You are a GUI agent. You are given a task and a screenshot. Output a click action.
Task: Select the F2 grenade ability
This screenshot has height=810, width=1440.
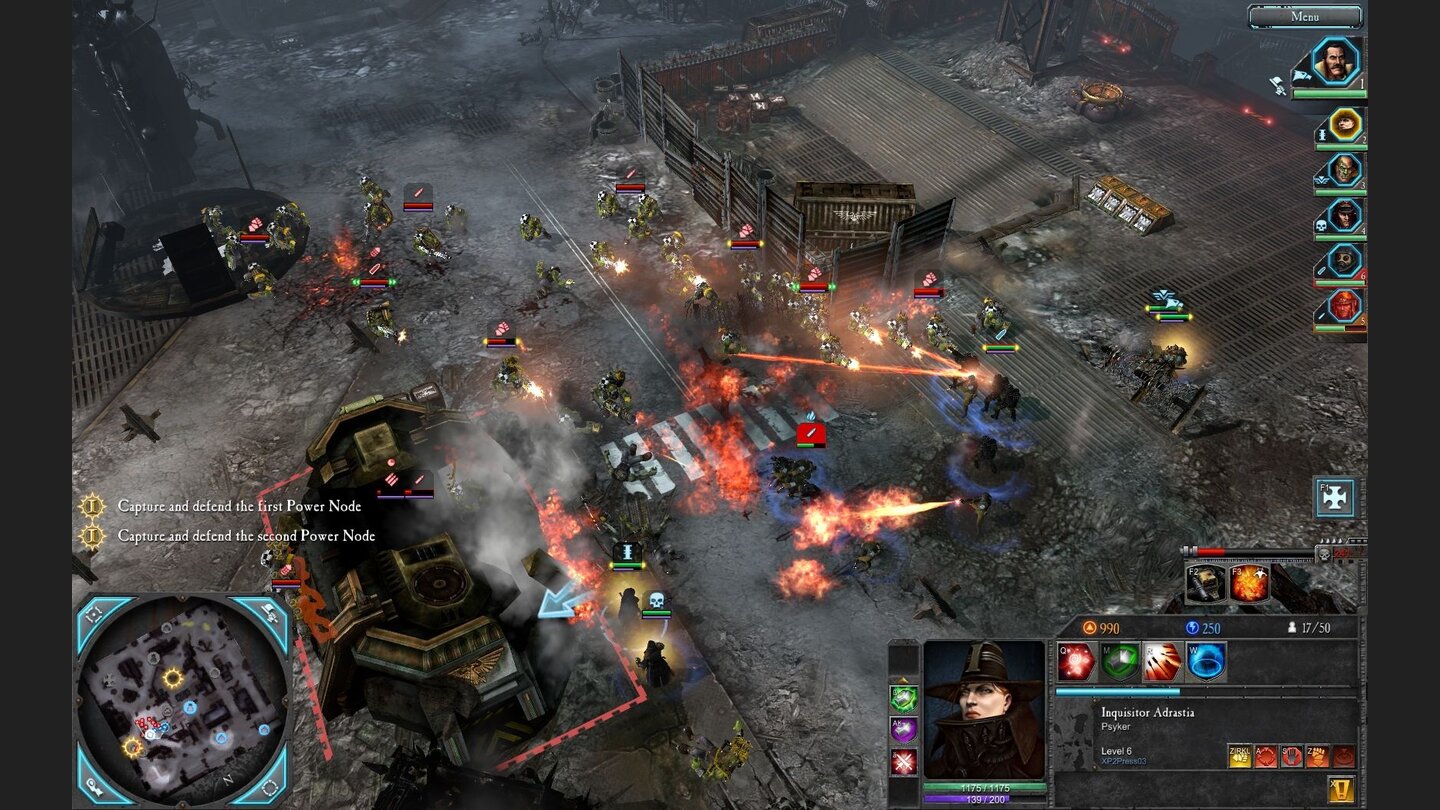[x=1204, y=583]
